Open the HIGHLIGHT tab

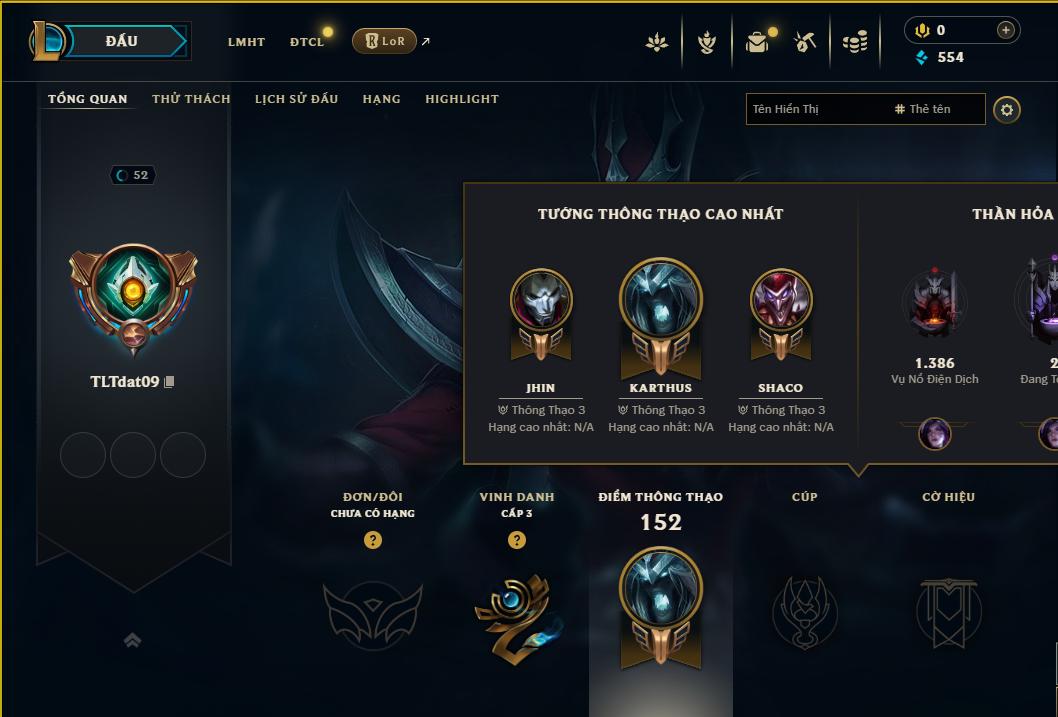461,99
